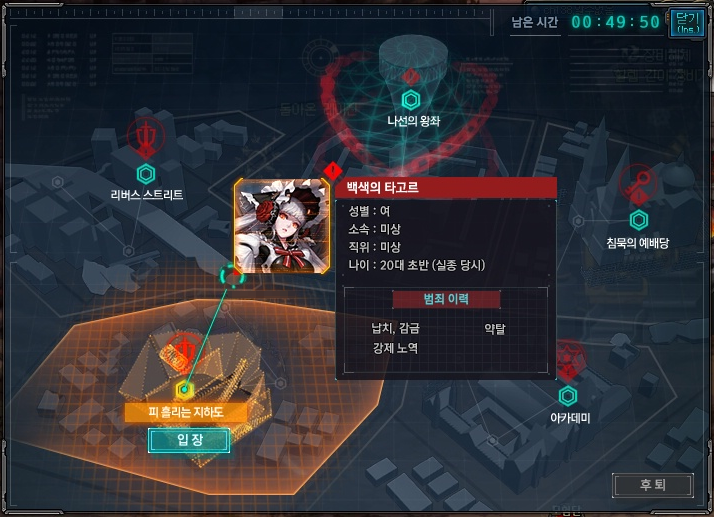The width and height of the screenshot is (714, 517).
Task: Click the 후퇴 retreat button
Action: pyautogui.click(x=652, y=485)
